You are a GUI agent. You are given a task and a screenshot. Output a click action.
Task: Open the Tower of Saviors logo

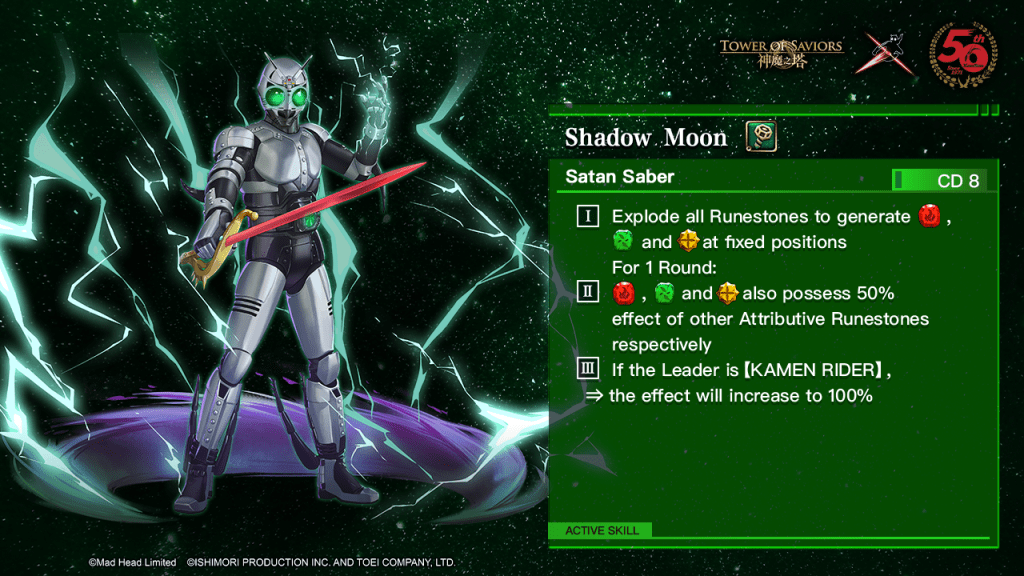[781, 52]
